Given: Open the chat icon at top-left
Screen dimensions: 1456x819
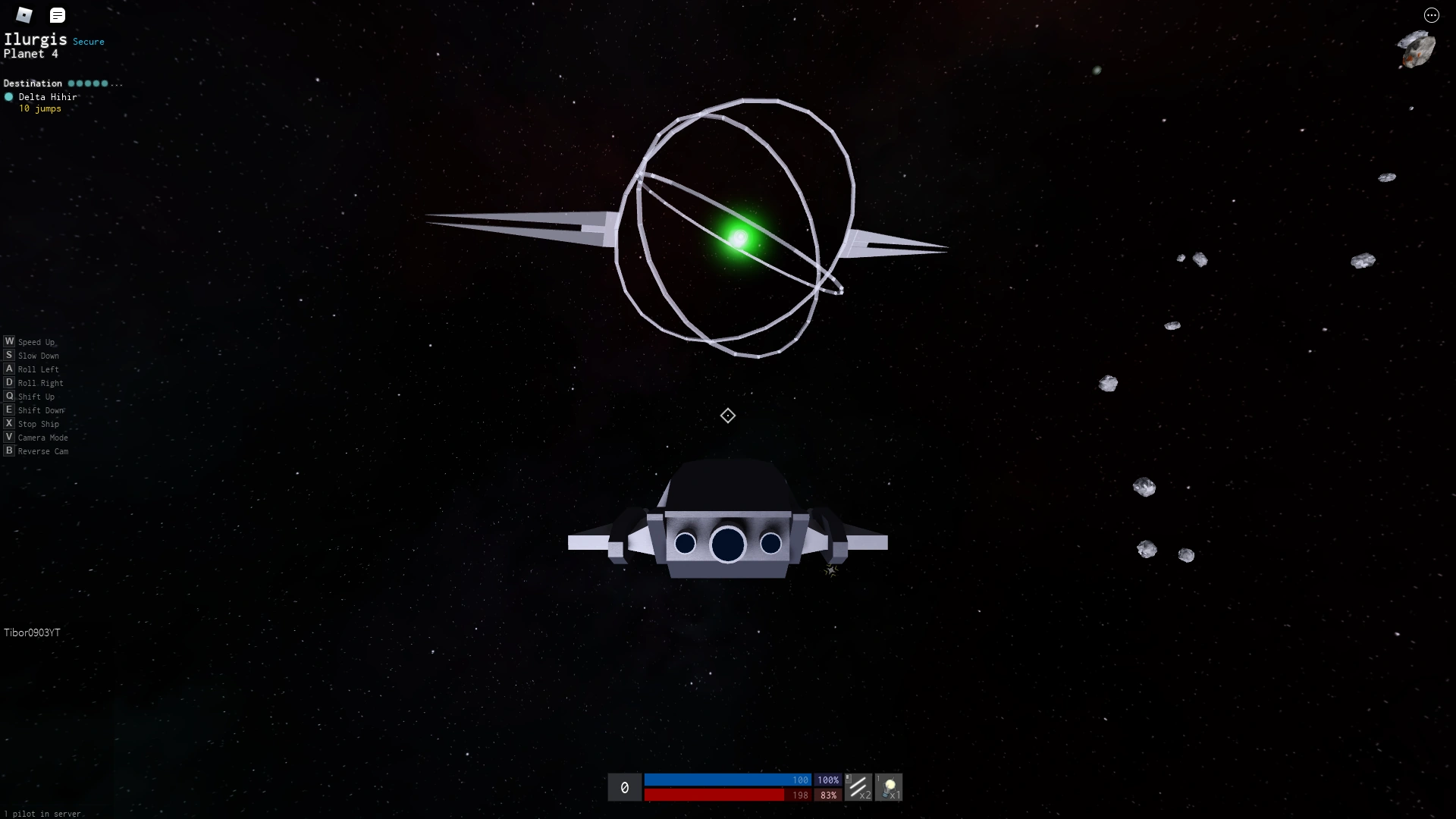Looking at the screenshot, I should [58, 14].
